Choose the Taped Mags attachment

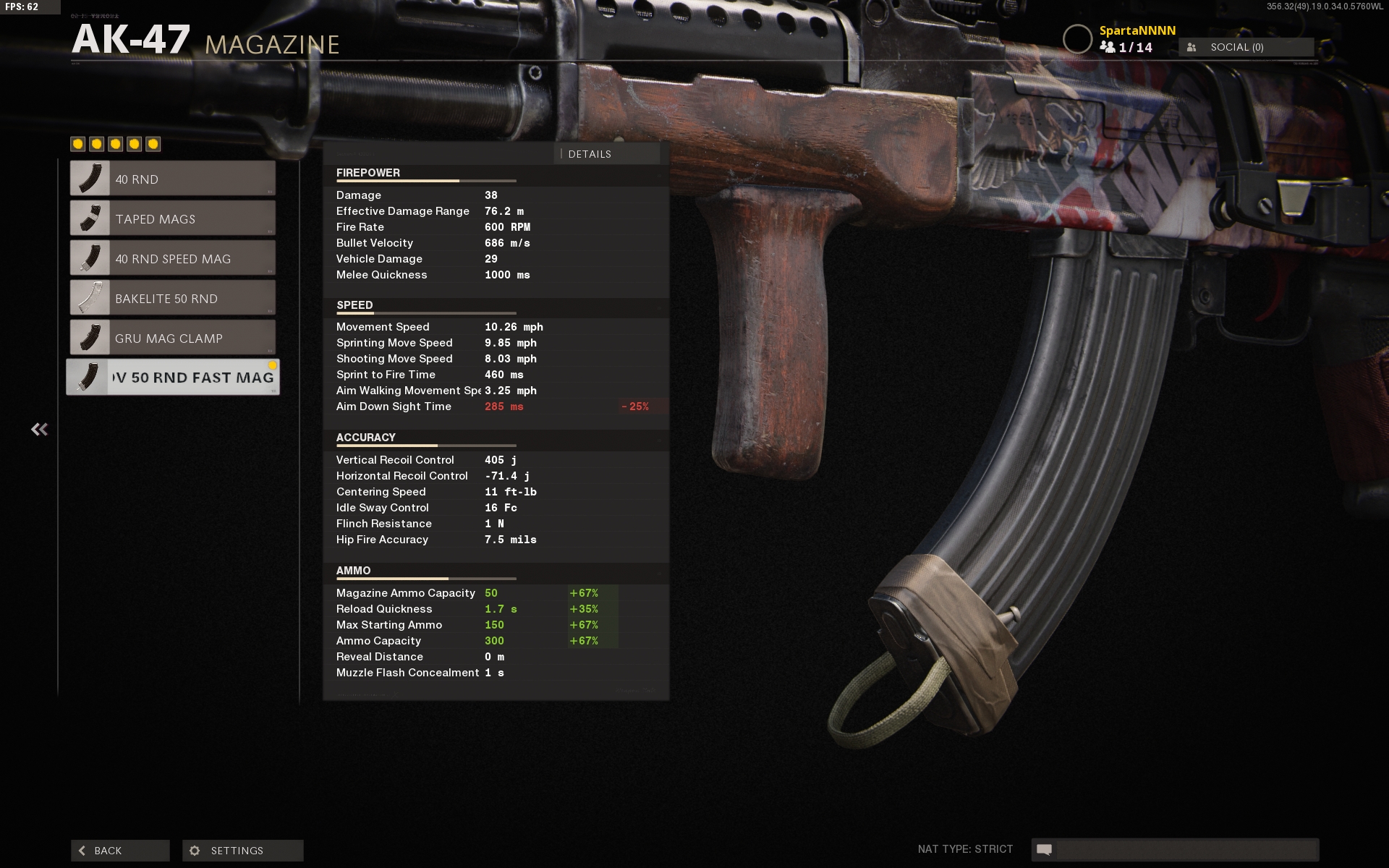[x=173, y=218]
